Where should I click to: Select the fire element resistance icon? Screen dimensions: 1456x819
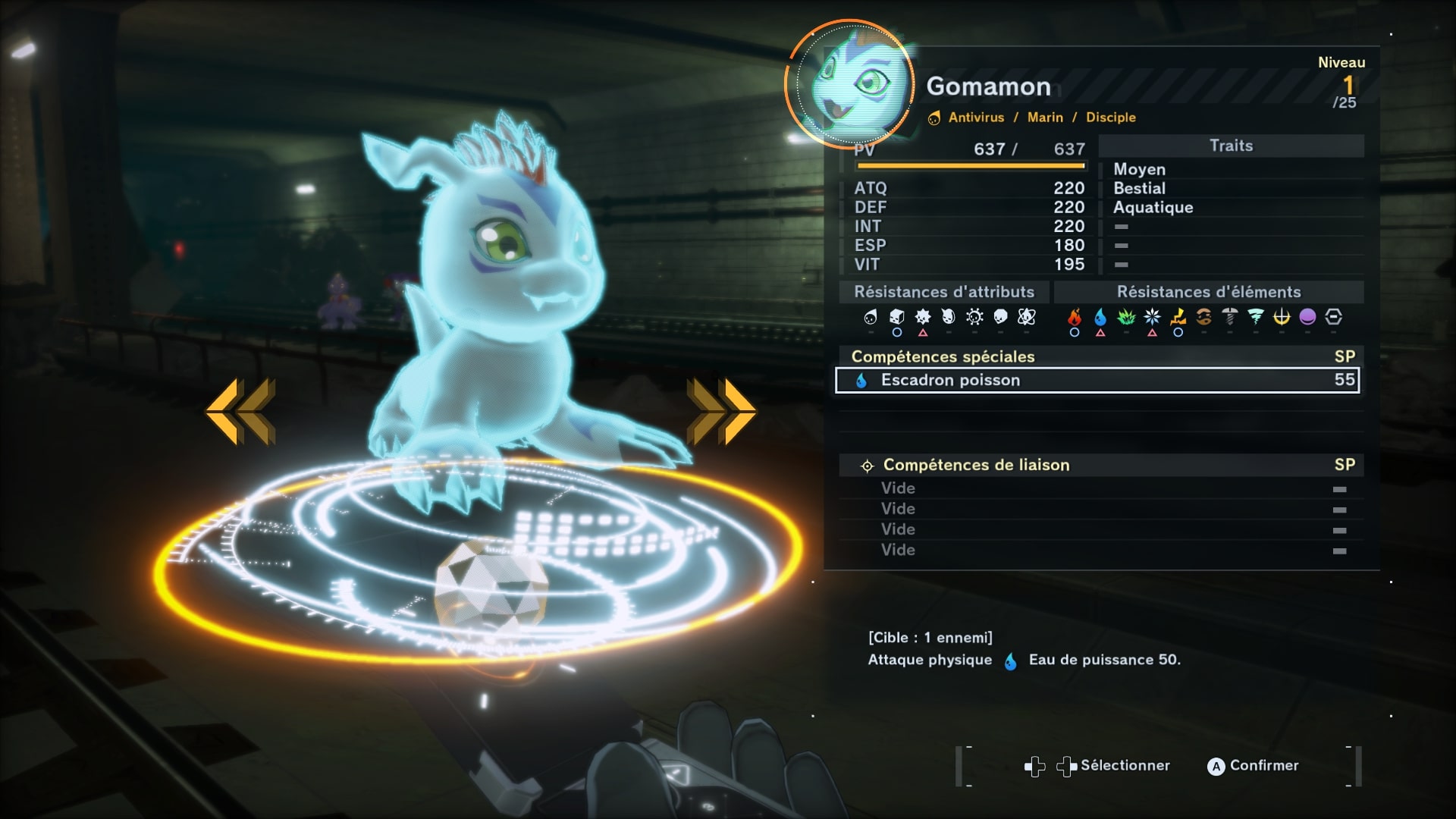pos(1075,318)
